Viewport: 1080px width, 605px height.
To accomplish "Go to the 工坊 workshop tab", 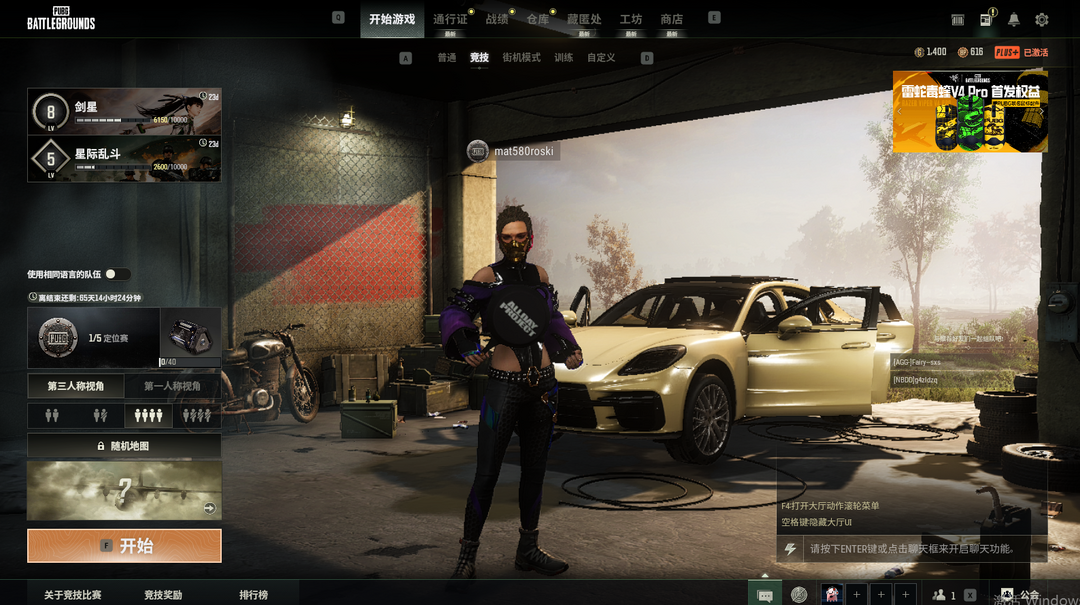I will (631, 19).
